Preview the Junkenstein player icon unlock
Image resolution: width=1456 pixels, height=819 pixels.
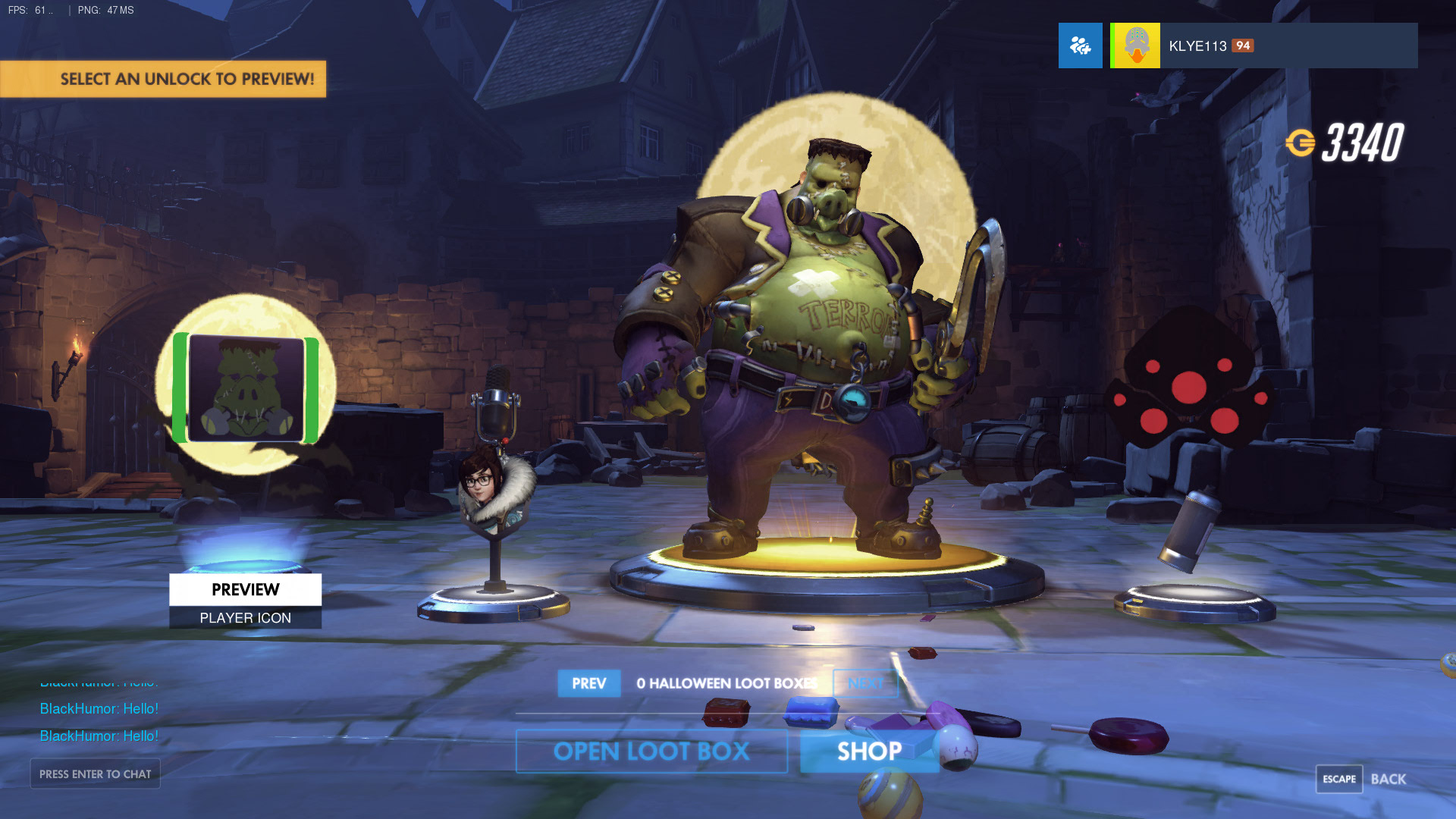tap(246, 388)
